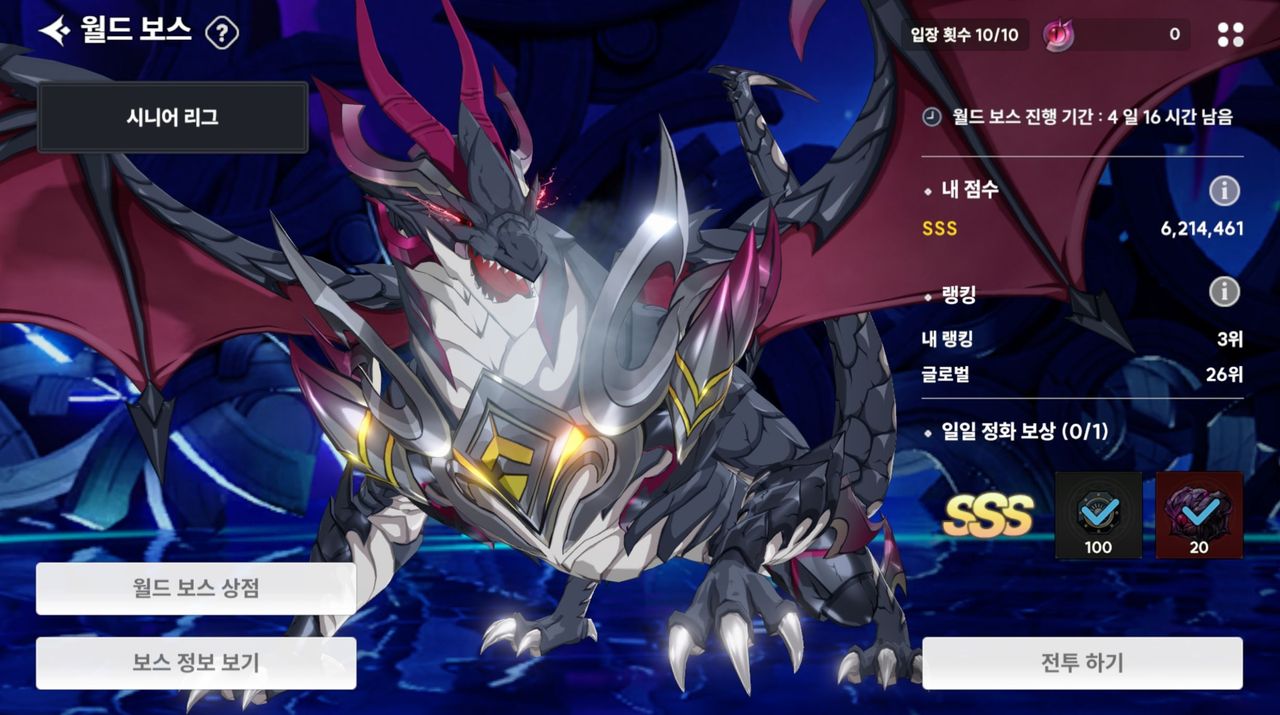Start the battle with 전투 하기
The width and height of the screenshot is (1280, 715).
(1082, 663)
